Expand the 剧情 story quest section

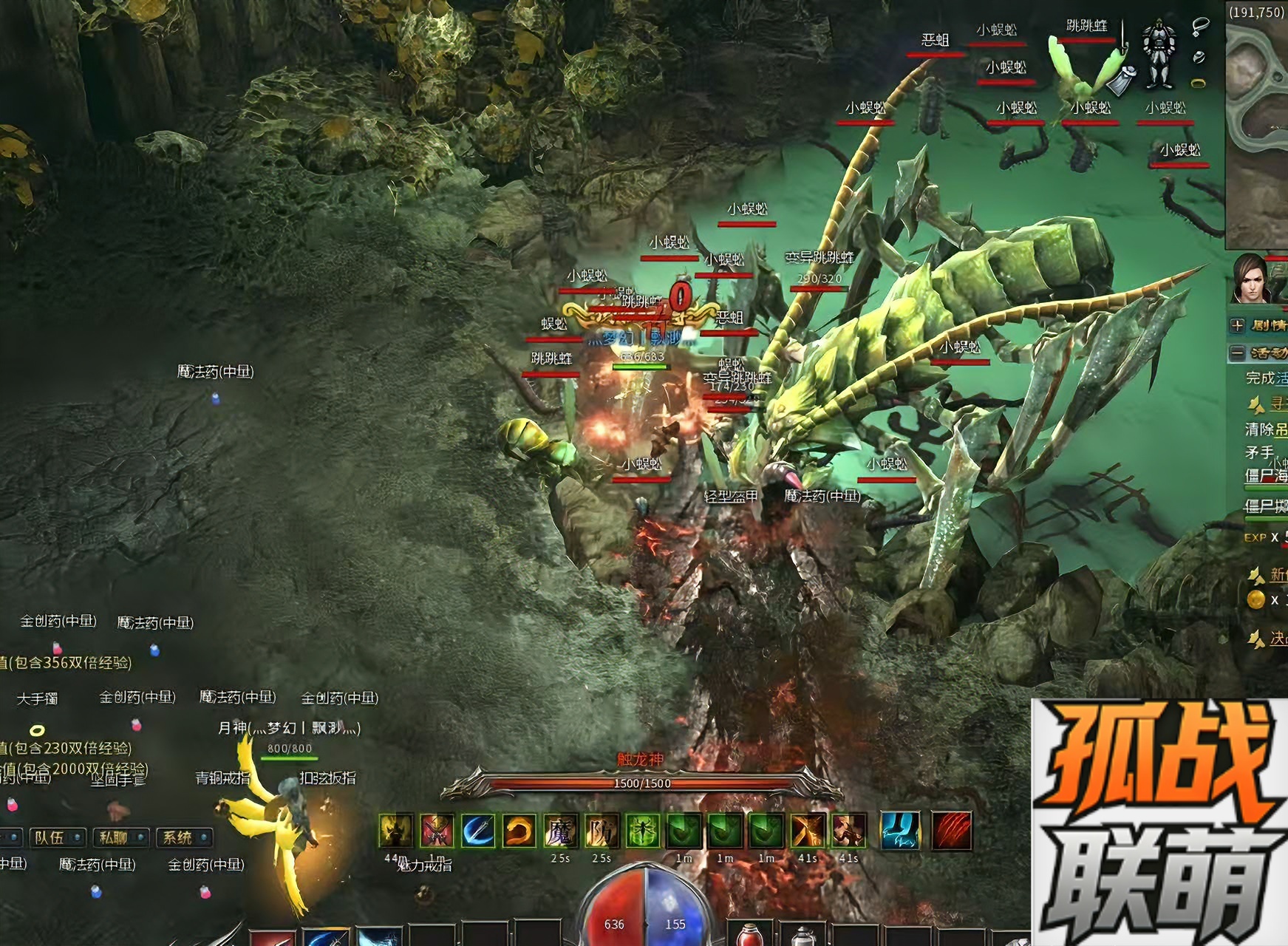tap(1238, 325)
